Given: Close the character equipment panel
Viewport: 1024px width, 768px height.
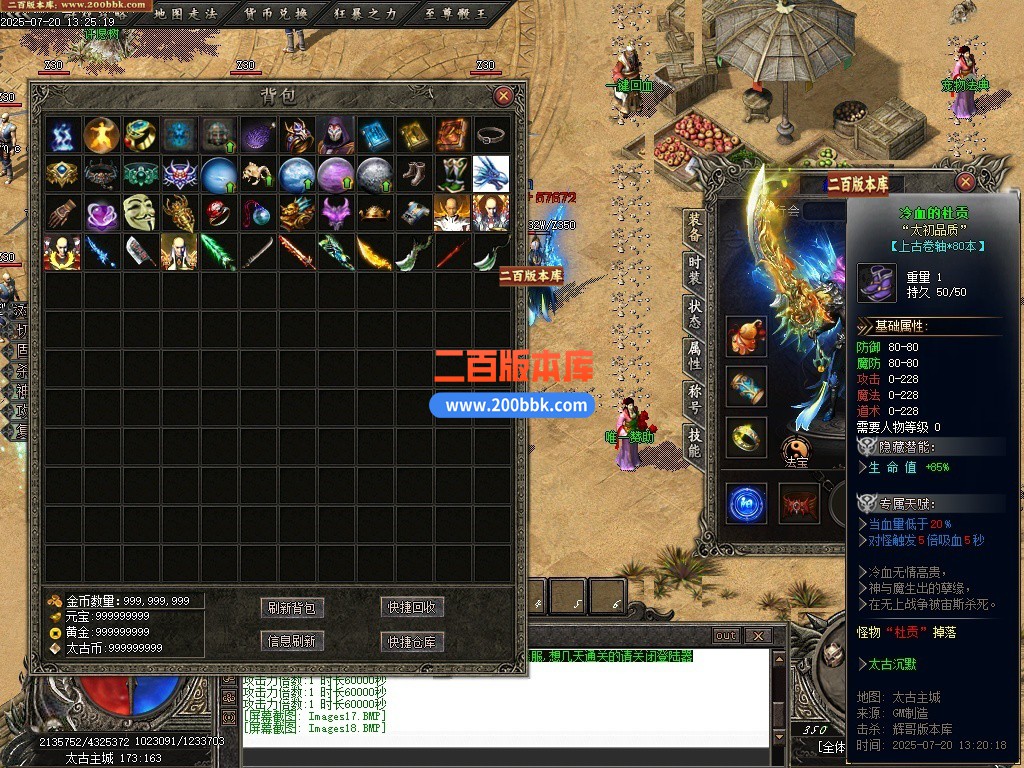Looking at the screenshot, I should [x=965, y=182].
